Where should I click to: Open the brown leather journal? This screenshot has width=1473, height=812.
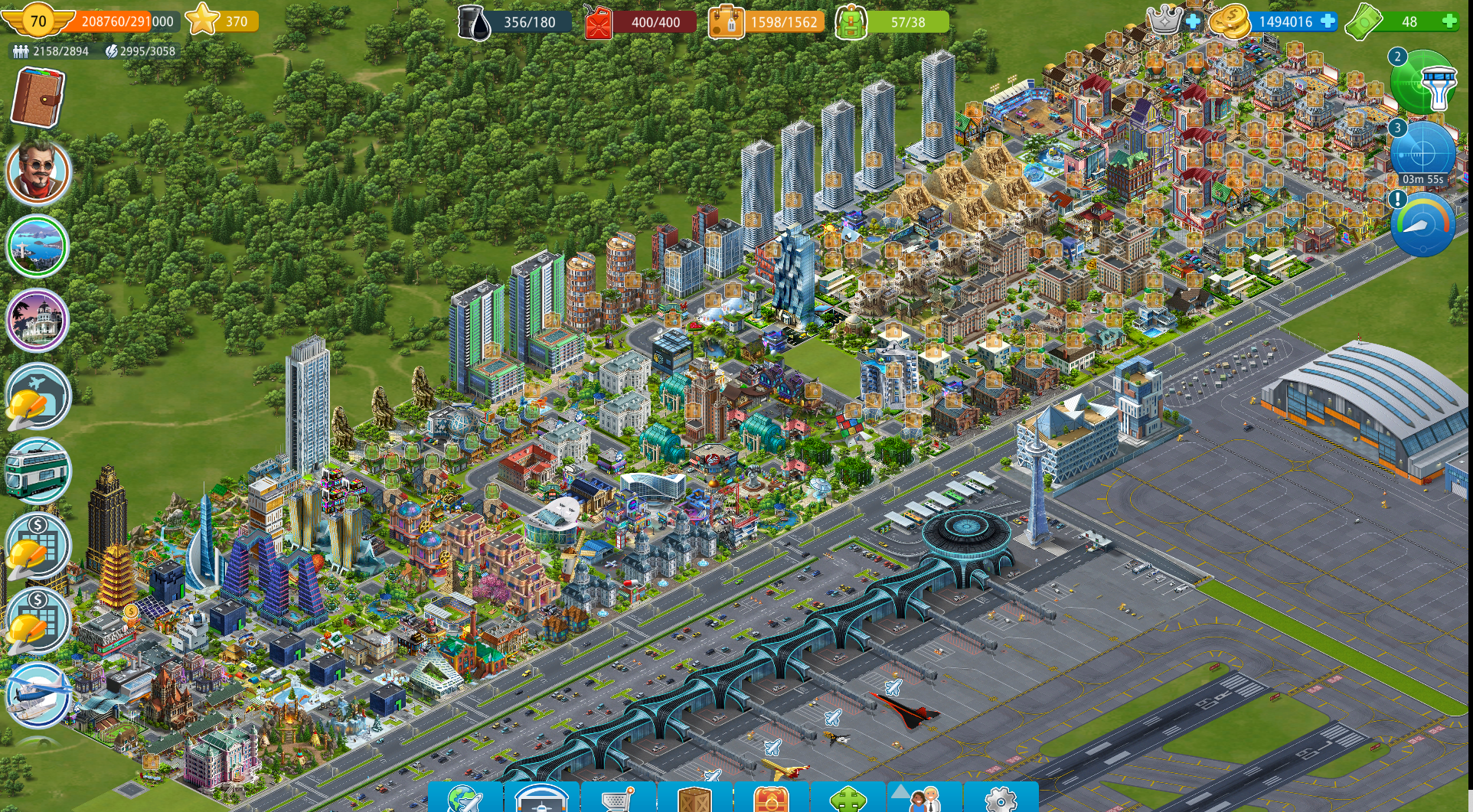(38, 97)
